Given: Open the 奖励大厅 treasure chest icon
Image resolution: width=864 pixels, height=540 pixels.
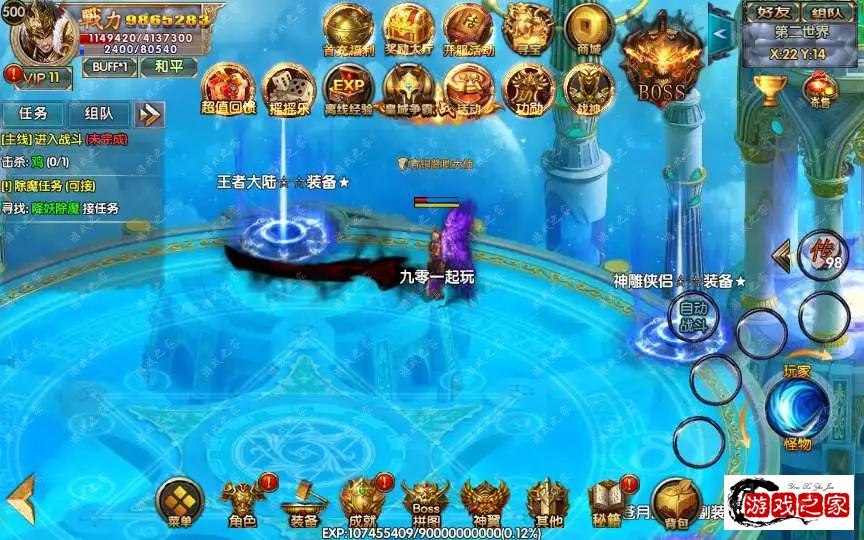Looking at the screenshot, I should click(x=408, y=28).
